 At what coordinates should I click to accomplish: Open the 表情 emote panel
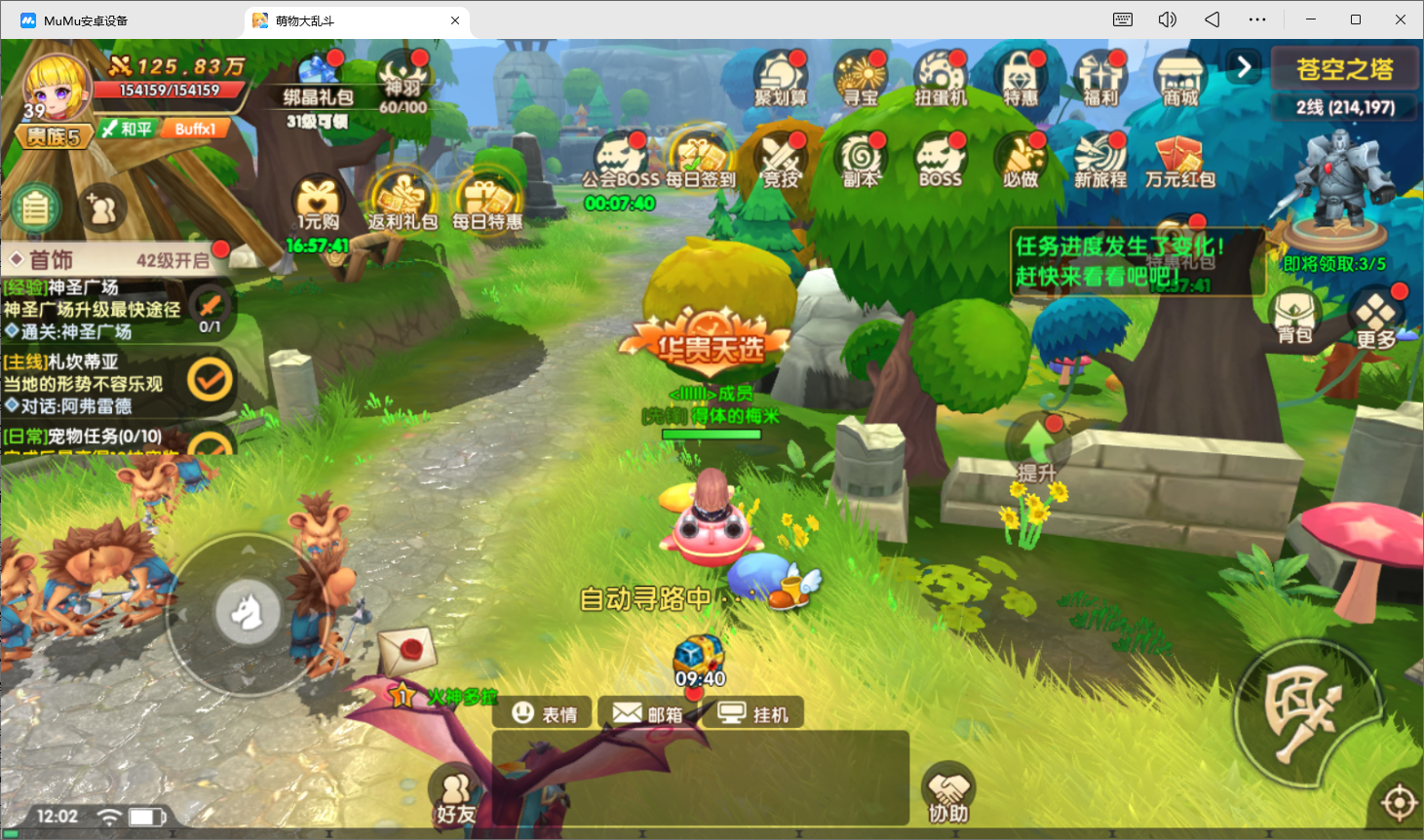545,714
